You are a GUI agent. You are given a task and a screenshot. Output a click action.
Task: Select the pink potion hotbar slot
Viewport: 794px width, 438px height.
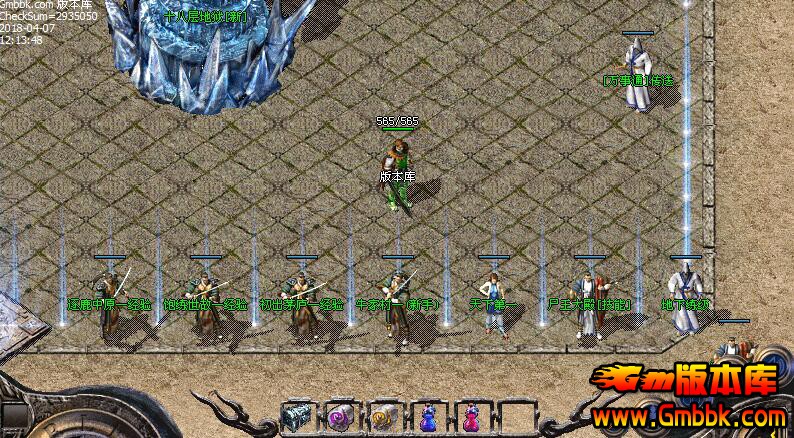pos(472,416)
